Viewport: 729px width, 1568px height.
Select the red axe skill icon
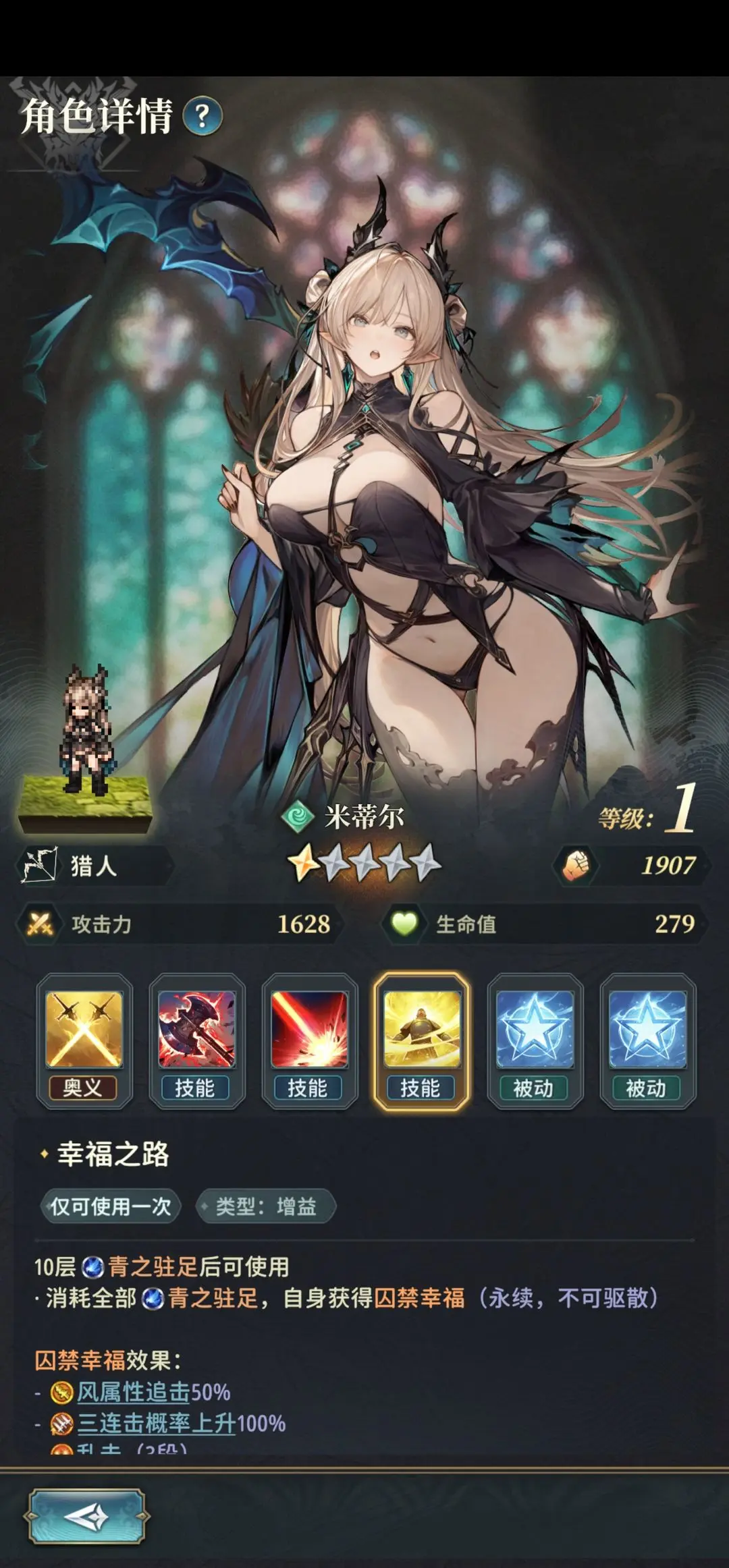click(x=196, y=1030)
